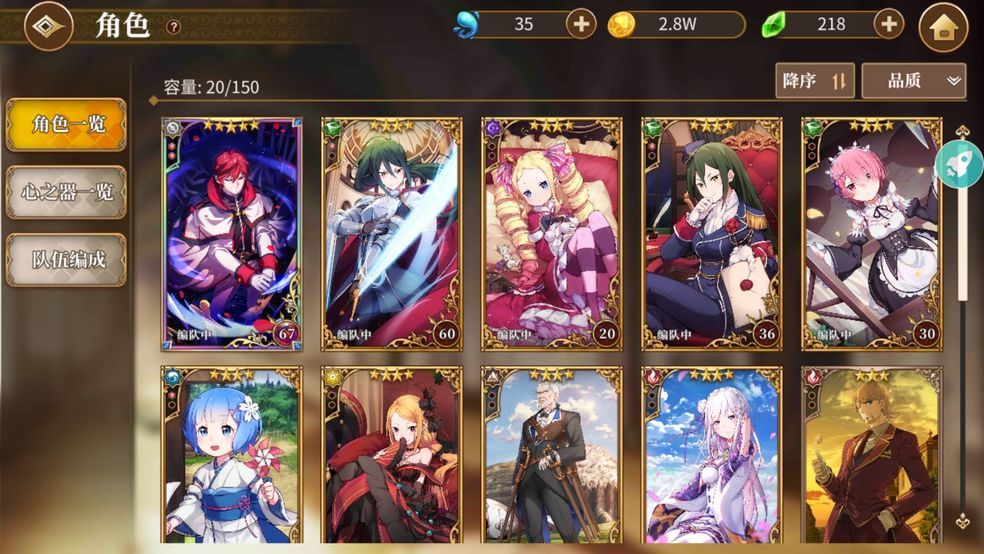Select the green-haired swordswoman card level 60

click(391, 234)
